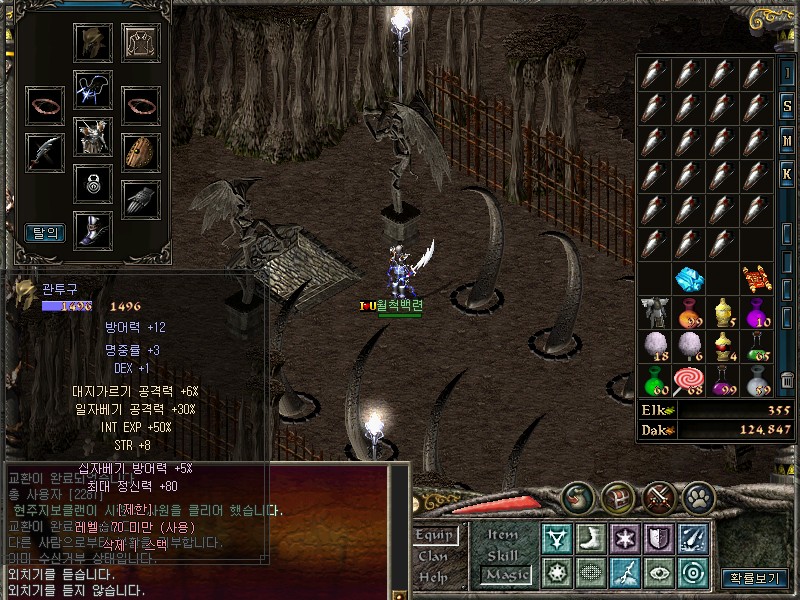This screenshot has width=800, height=600.
Task: Open the treasure chest round icon
Action: (x=616, y=496)
